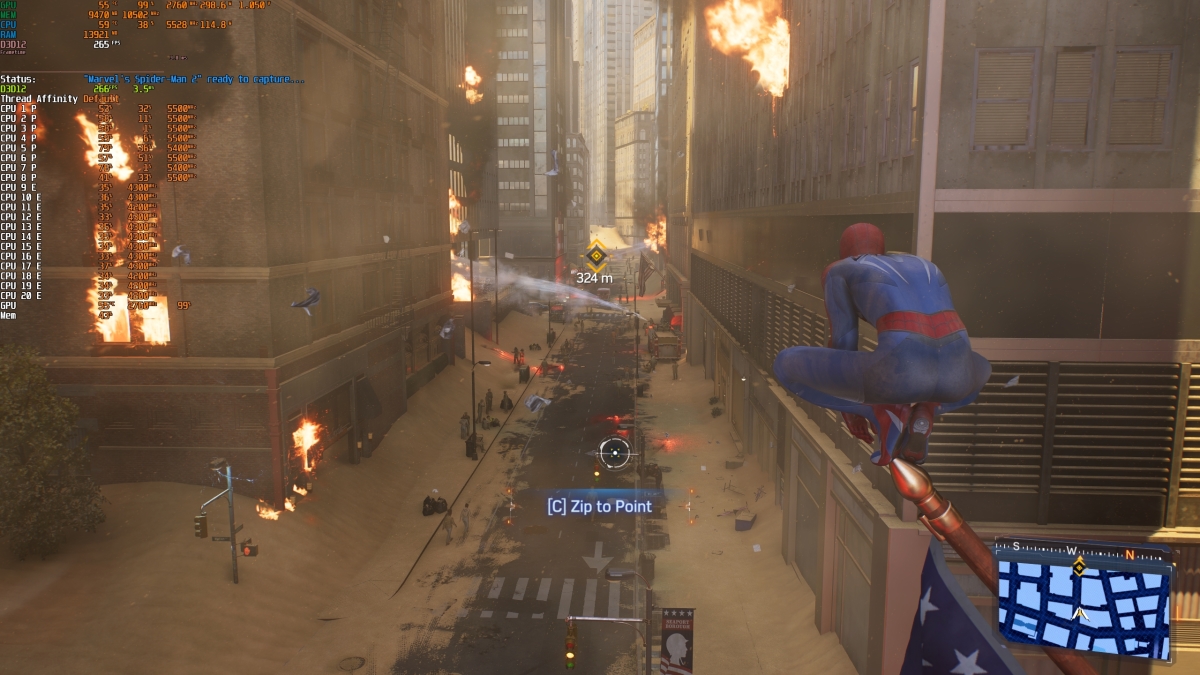Click the yellow objective icon on the minimap
1200x675 pixels.
pos(1079,567)
